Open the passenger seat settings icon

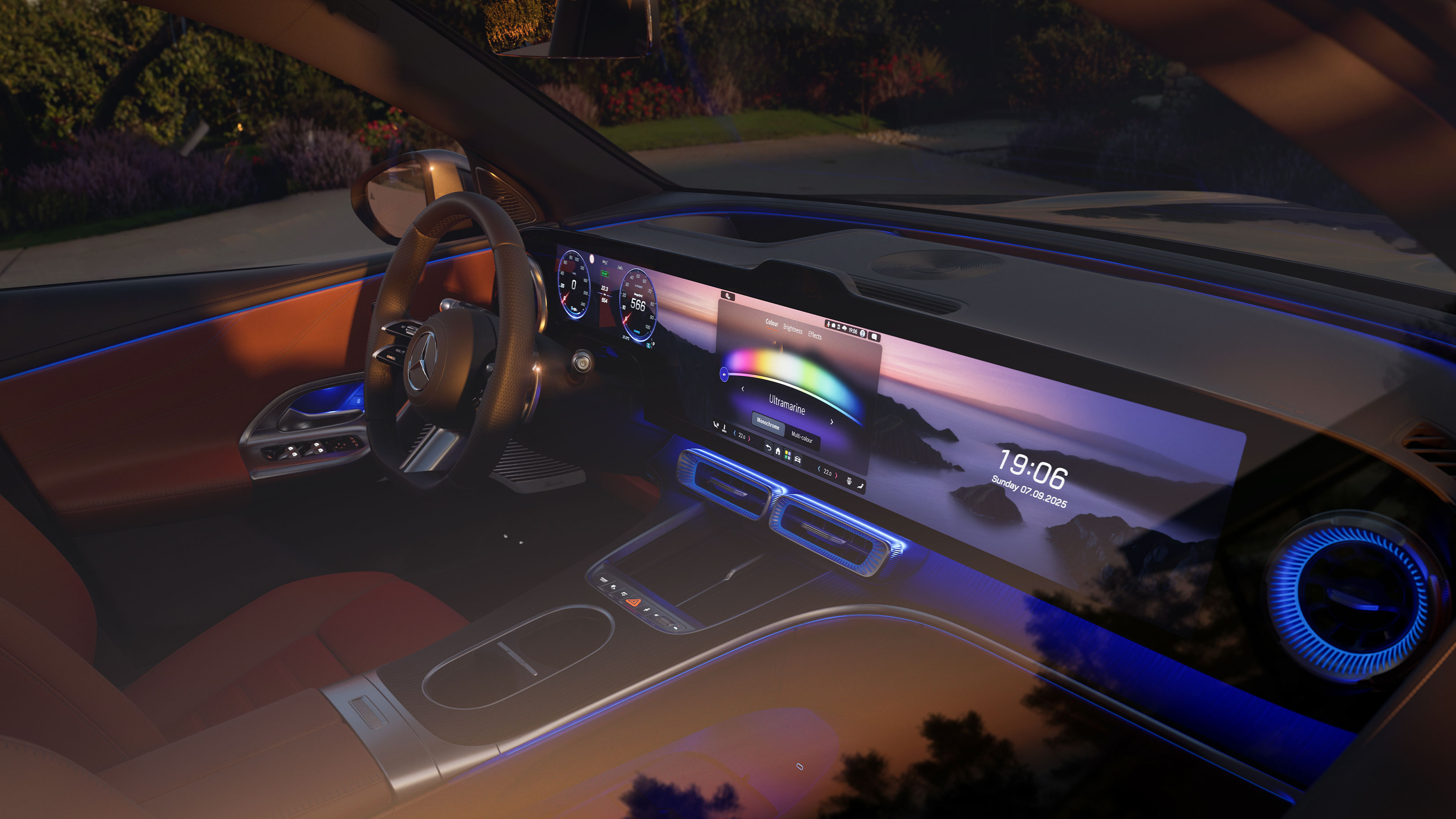coord(860,485)
